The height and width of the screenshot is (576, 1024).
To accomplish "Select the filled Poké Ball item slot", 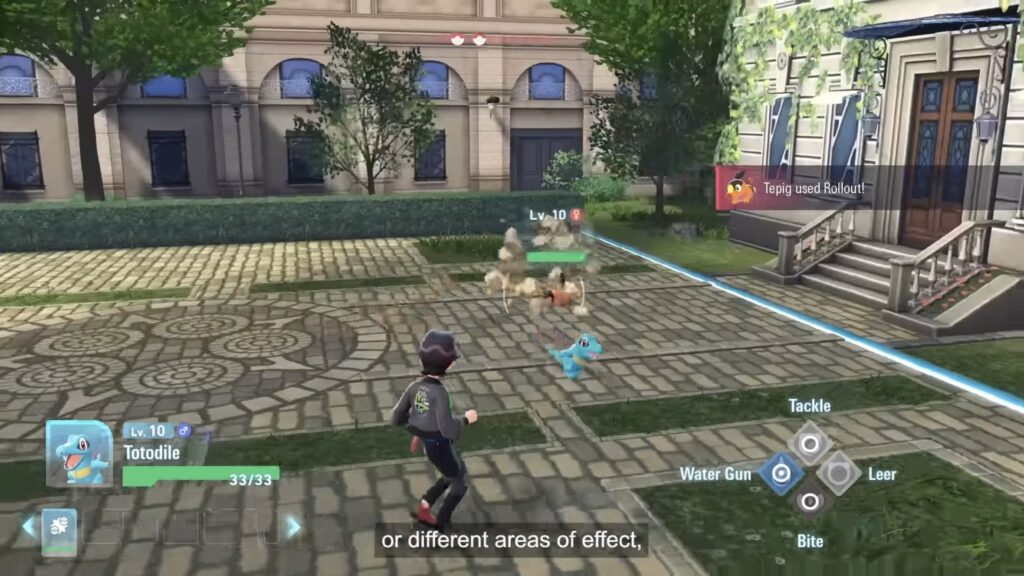I will pyautogui.click(x=58, y=528).
